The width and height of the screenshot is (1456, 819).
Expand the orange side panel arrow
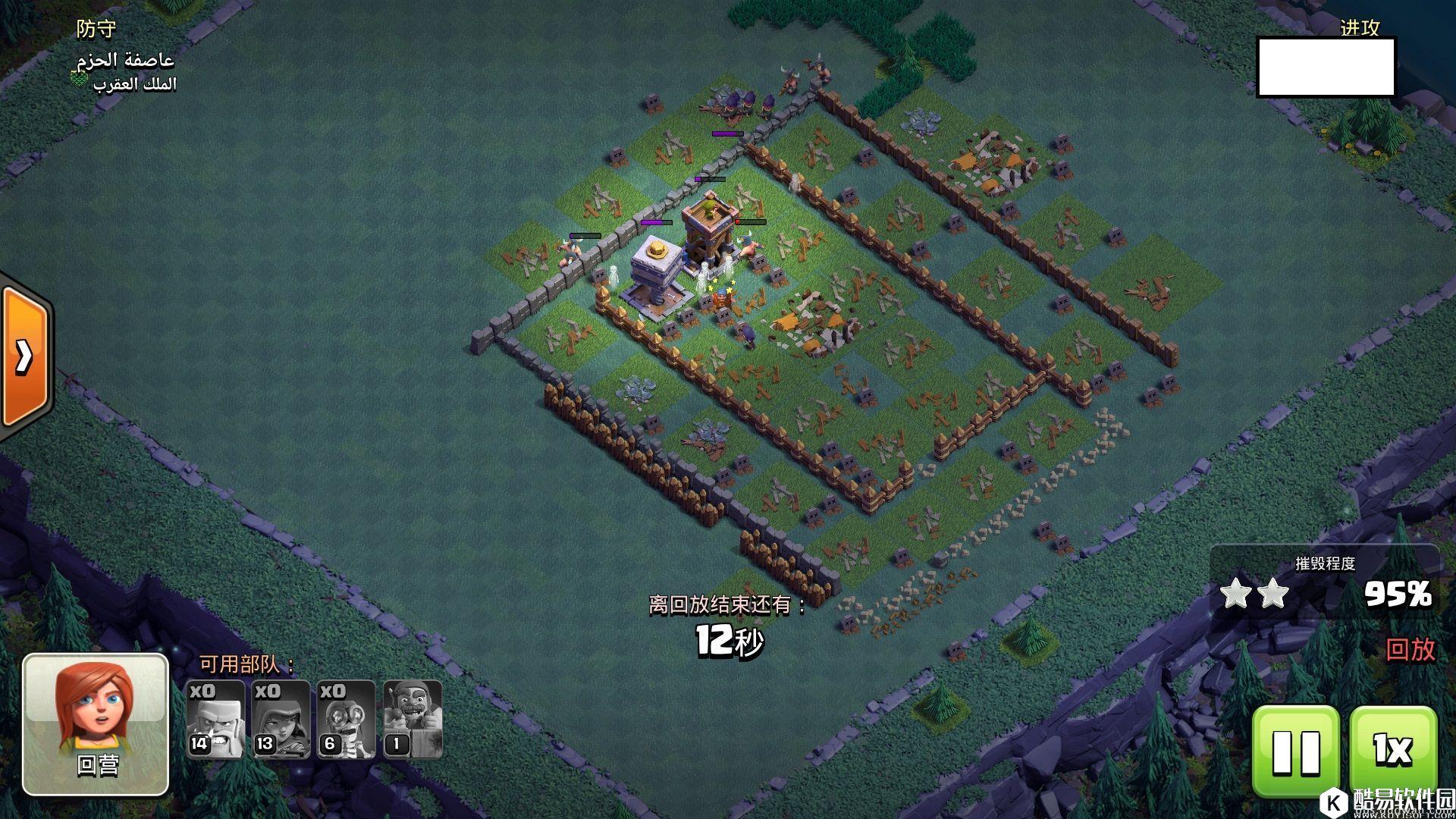click(24, 356)
